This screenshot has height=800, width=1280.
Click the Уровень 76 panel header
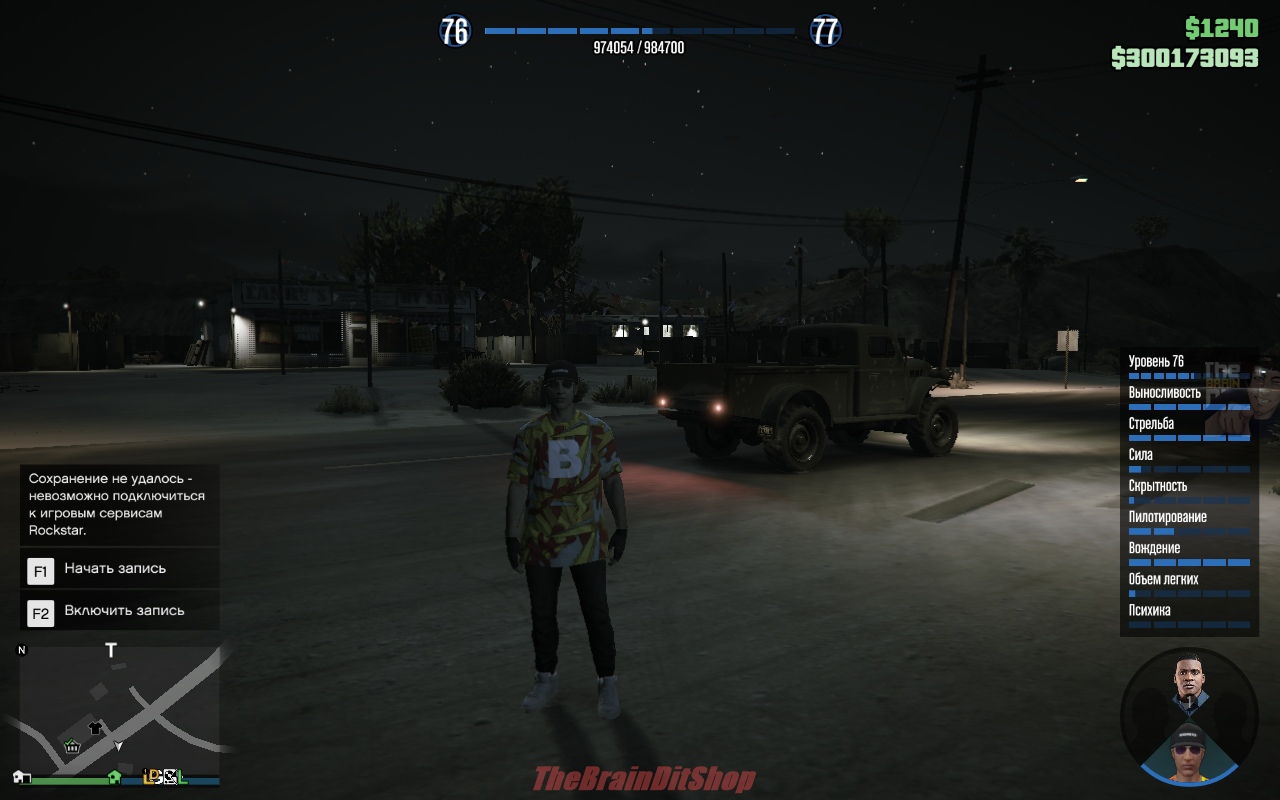pyautogui.click(x=1155, y=361)
